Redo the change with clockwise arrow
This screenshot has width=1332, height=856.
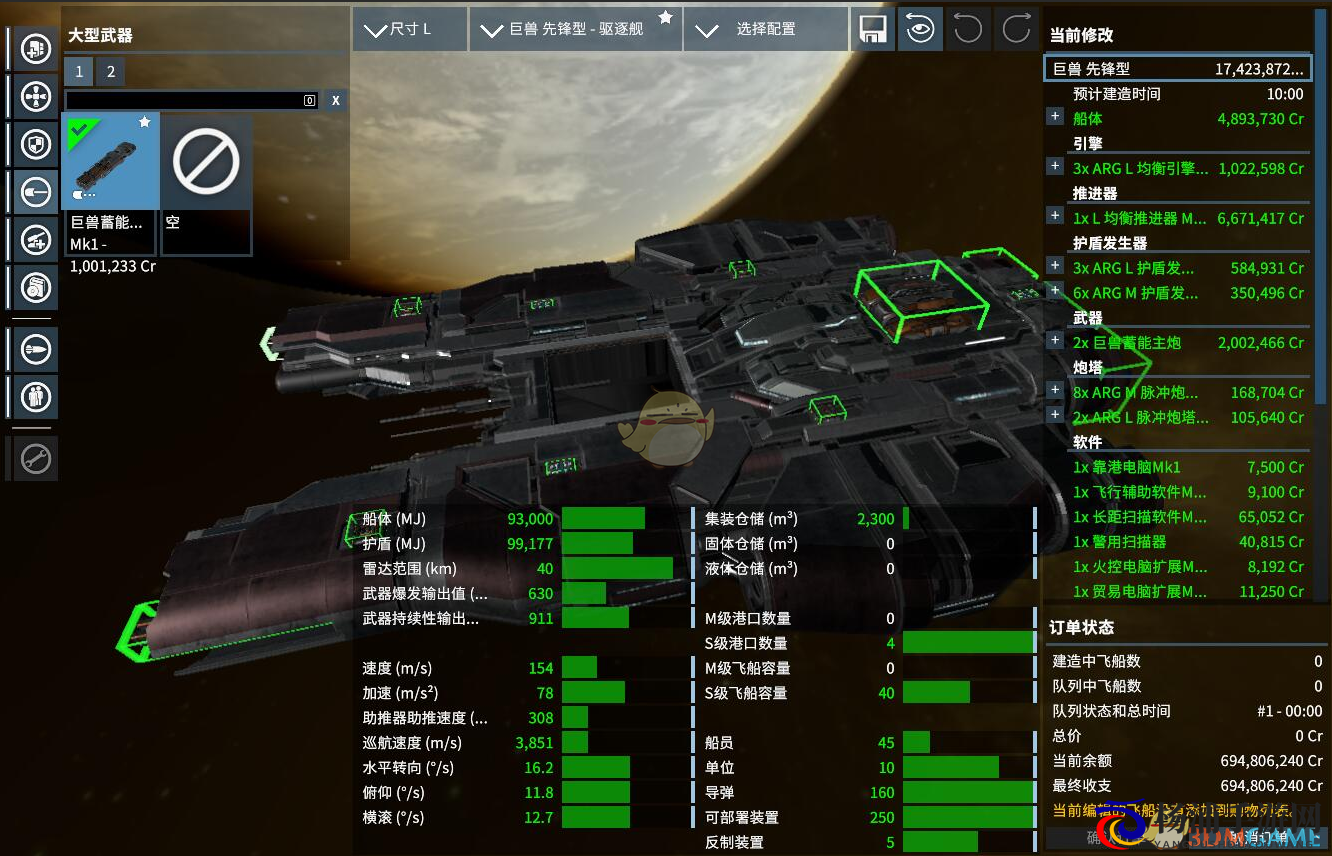coord(1016,29)
